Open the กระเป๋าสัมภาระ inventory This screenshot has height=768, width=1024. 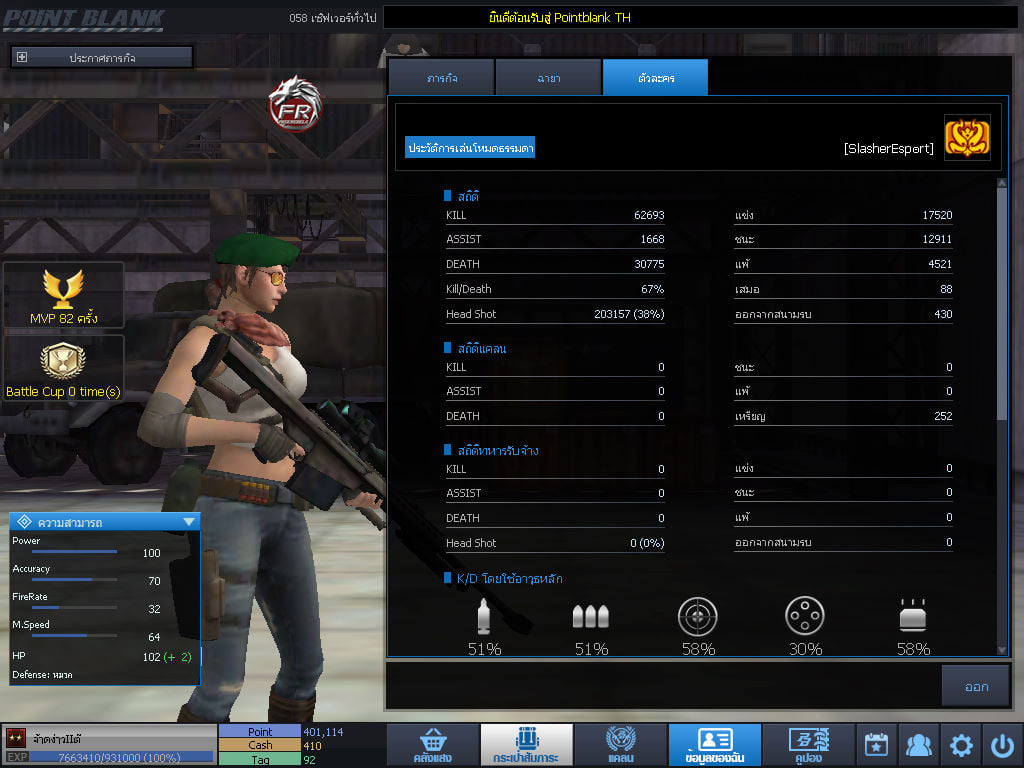526,745
